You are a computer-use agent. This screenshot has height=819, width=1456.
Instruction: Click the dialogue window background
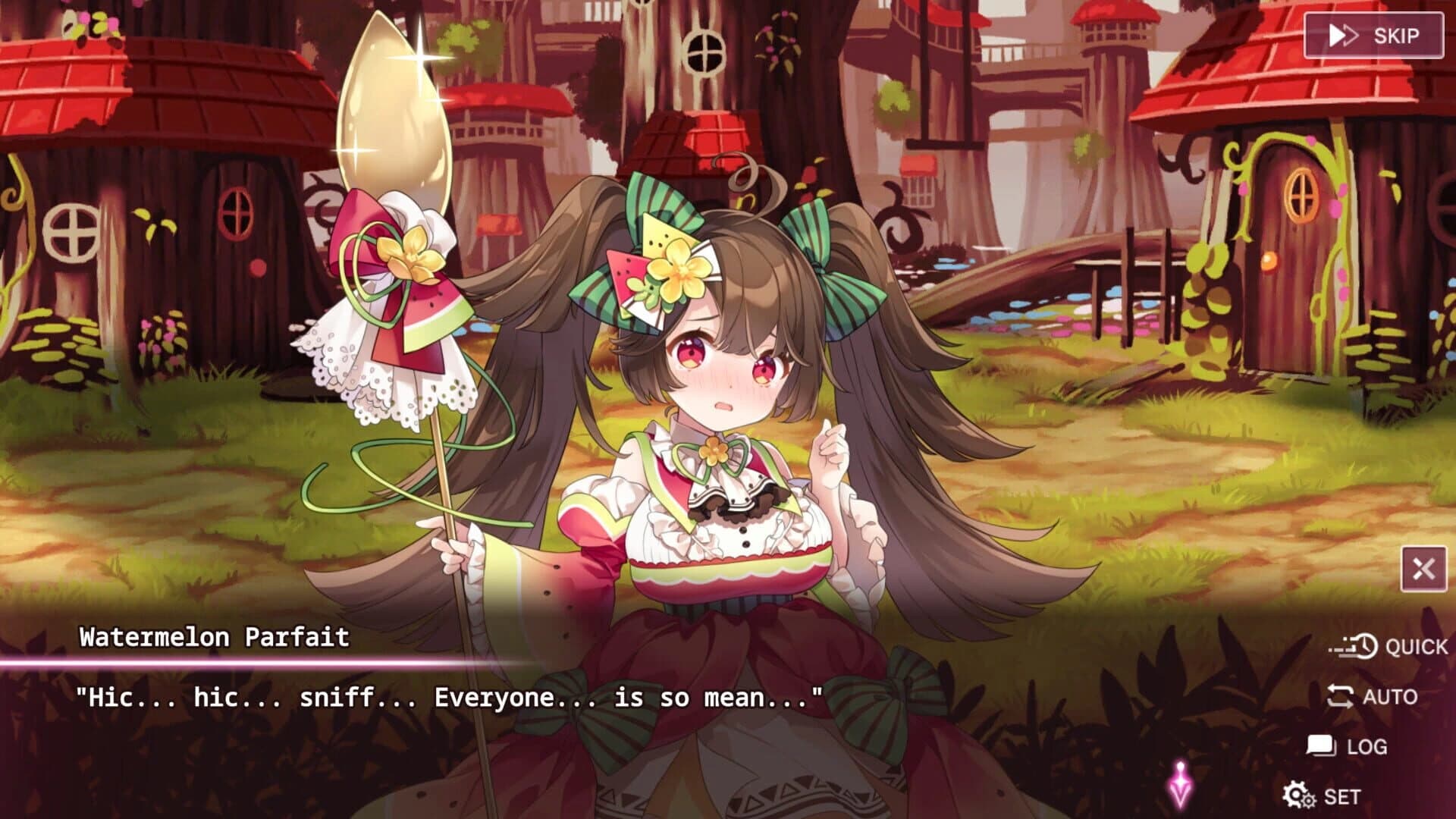(531, 758)
